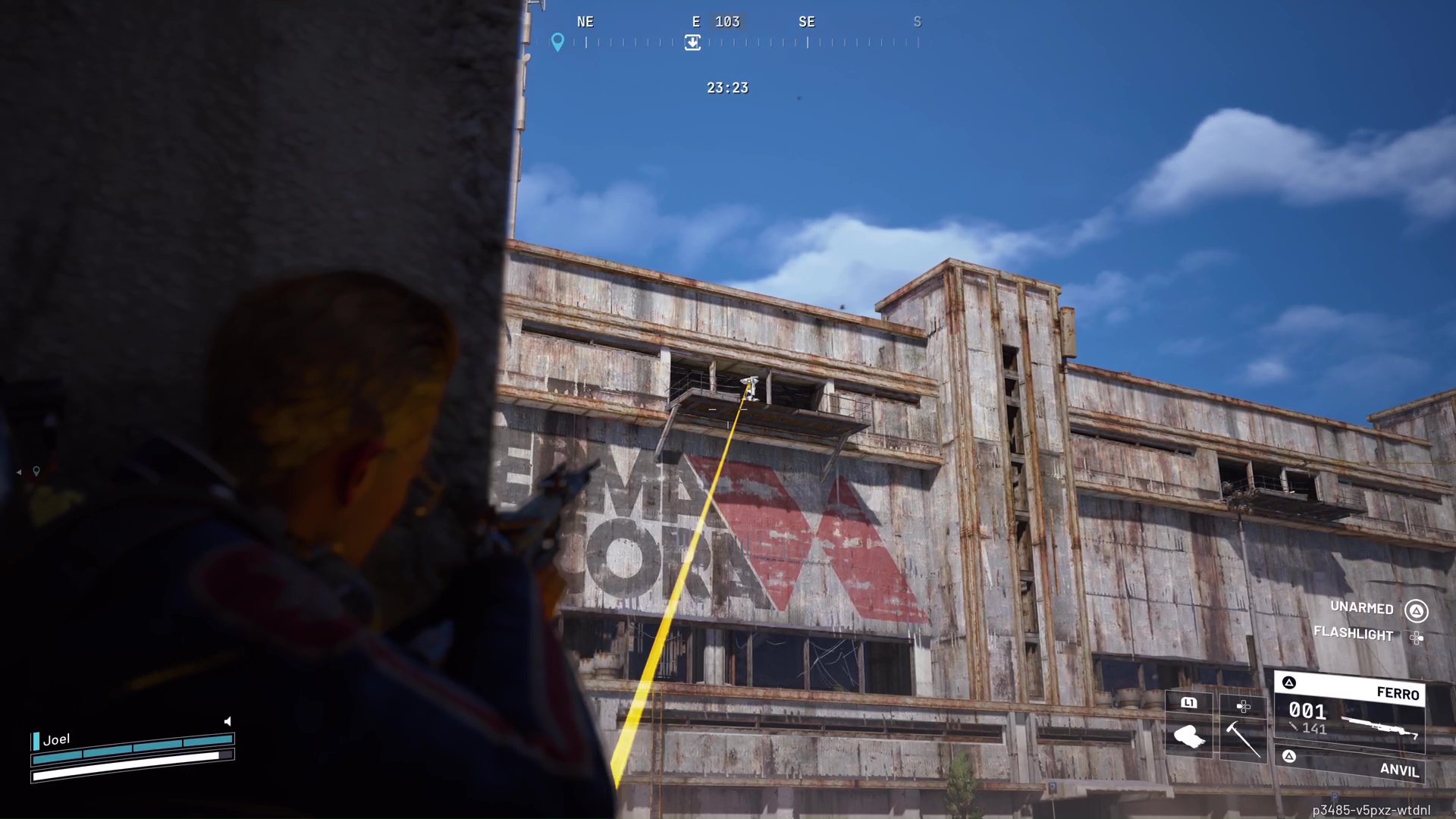Screen dimensions: 1456x819
Task: Select the blue waypoint pin on the compass
Action: (558, 42)
